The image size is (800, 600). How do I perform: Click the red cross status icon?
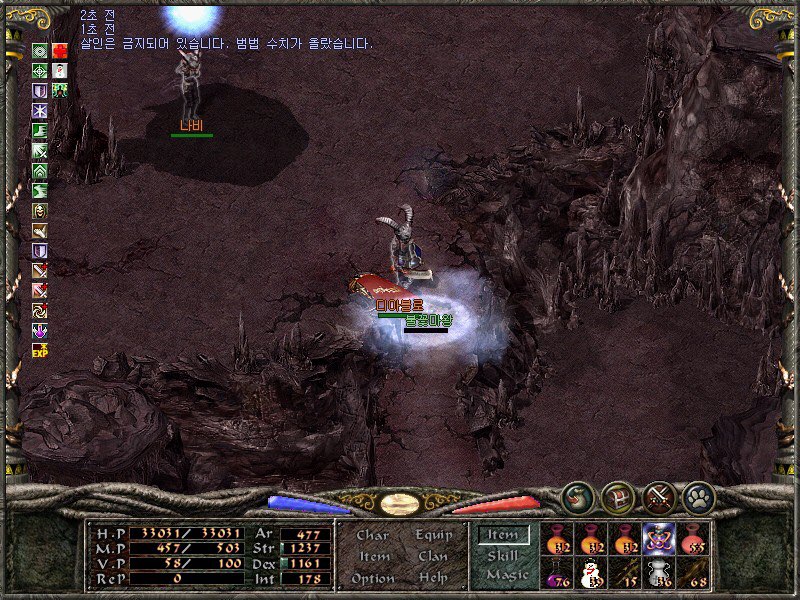61,51
